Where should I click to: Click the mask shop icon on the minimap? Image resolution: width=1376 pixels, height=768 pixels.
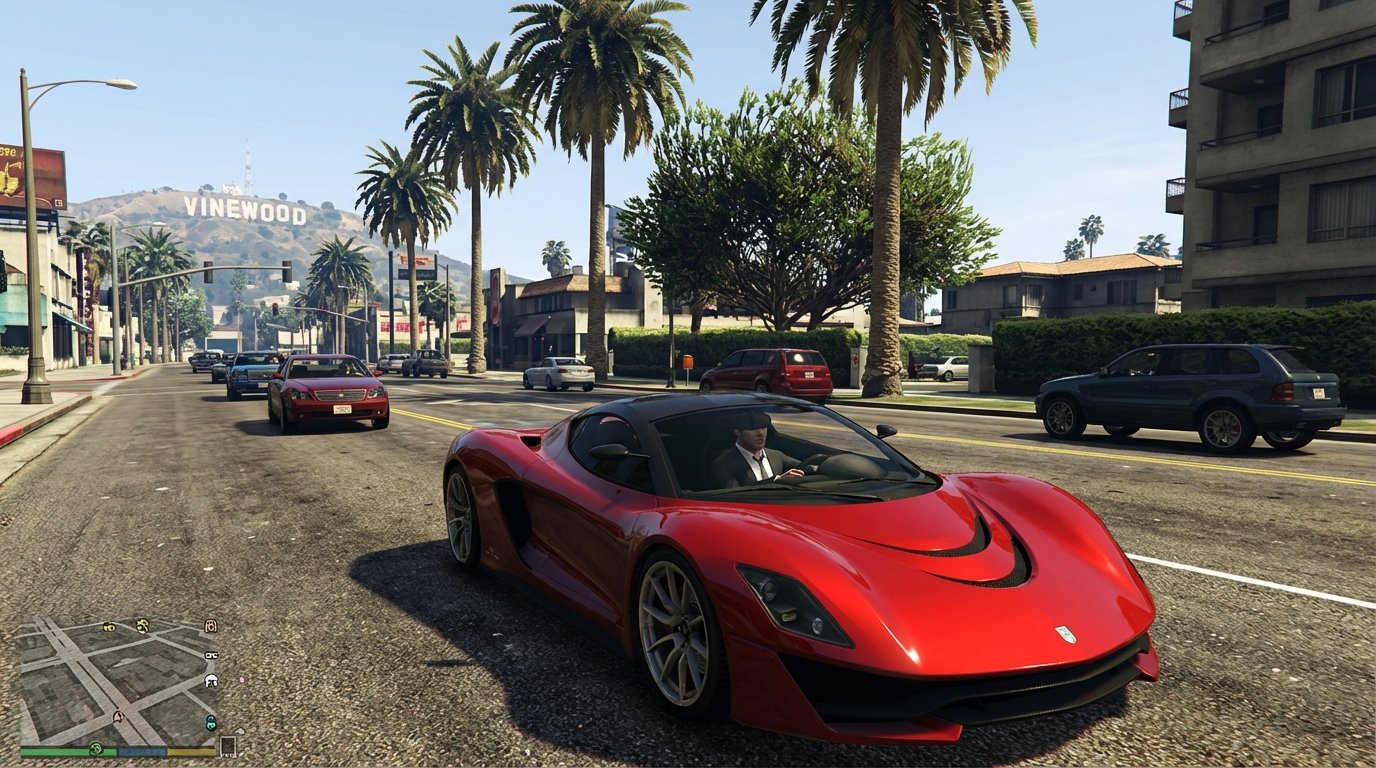[211, 626]
